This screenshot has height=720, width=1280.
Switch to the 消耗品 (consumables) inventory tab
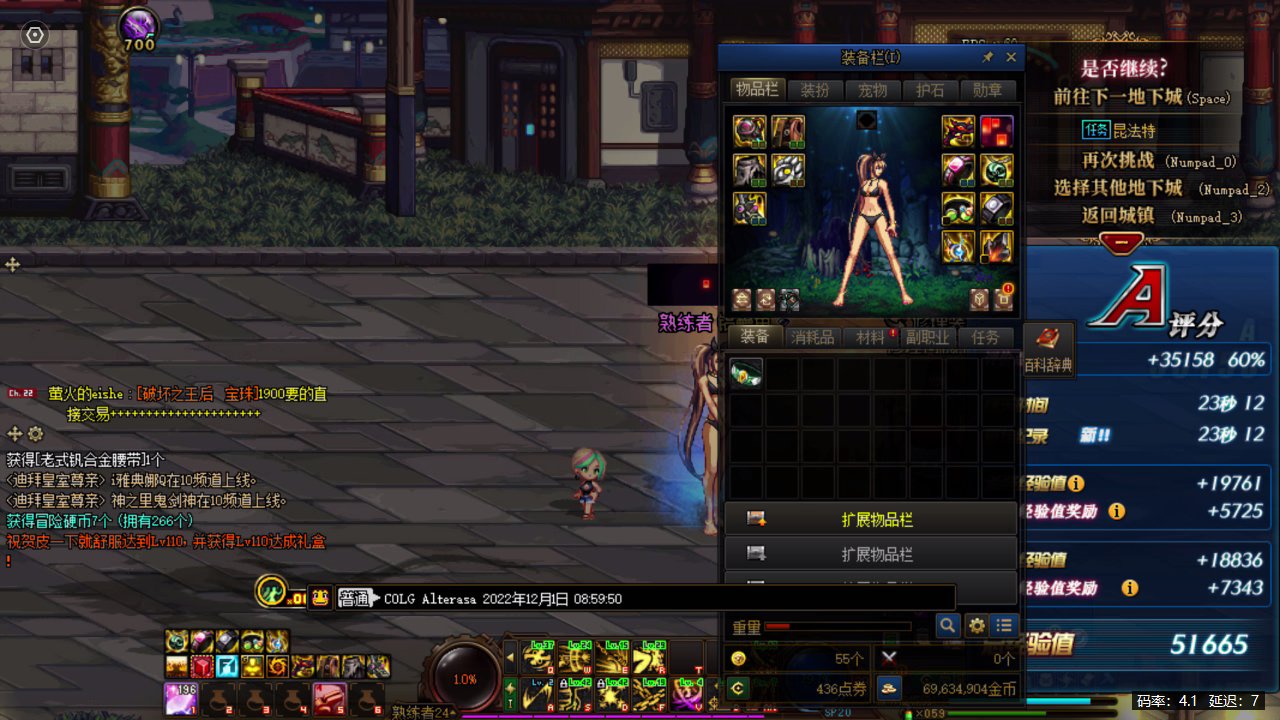pyautogui.click(x=812, y=337)
